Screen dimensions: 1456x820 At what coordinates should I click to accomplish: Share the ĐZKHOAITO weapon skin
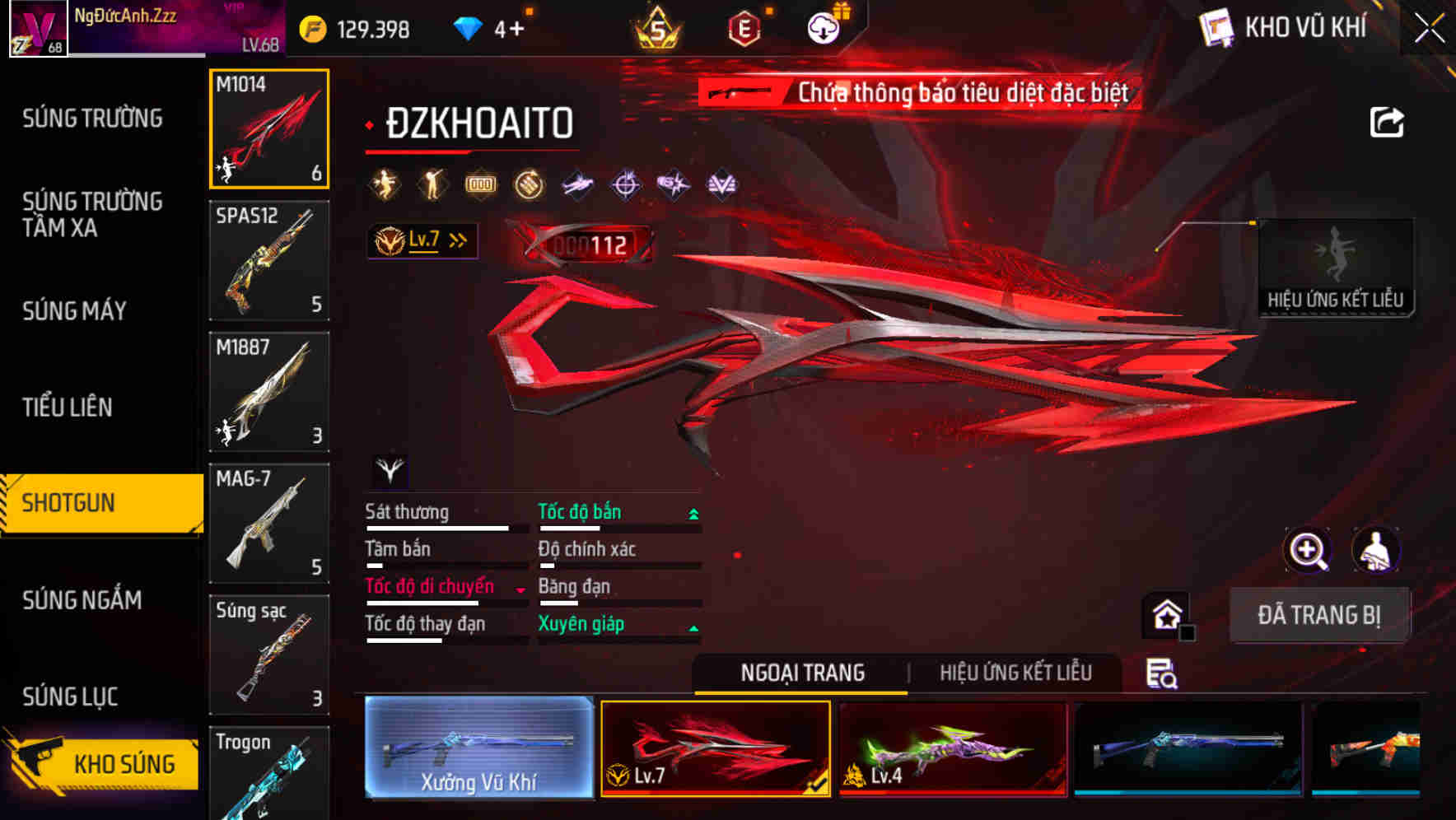coord(1388,121)
